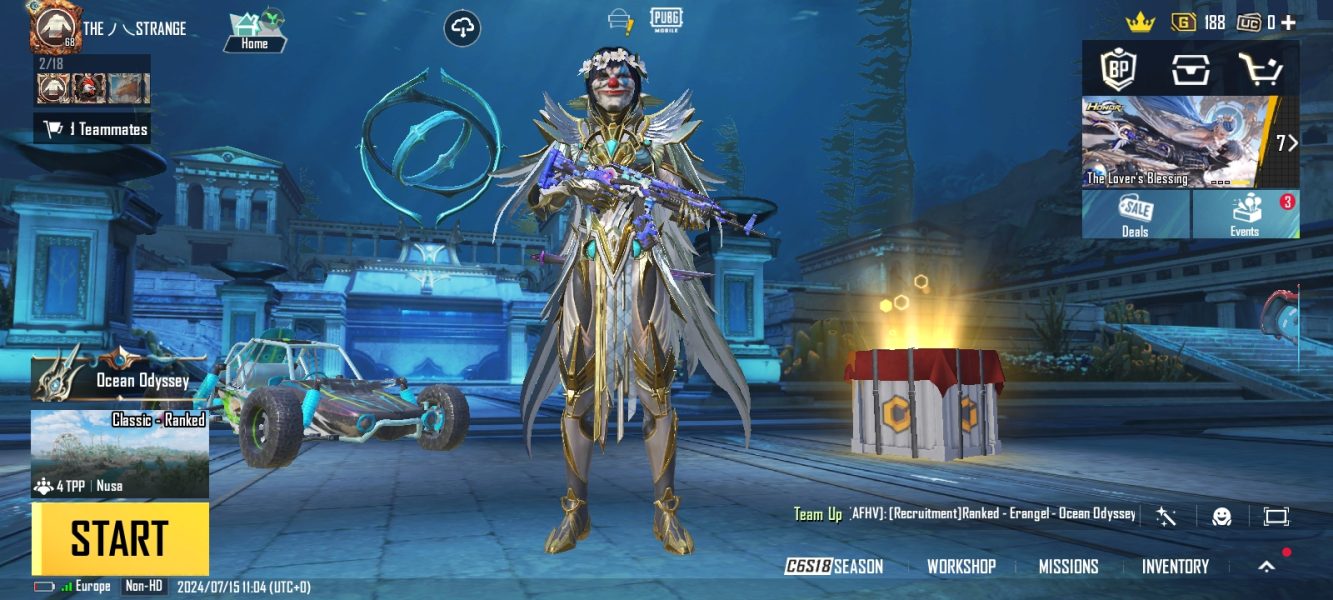This screenshot has width=1333, height=600.
Task: Go to the Home tab
Action: 255,32
